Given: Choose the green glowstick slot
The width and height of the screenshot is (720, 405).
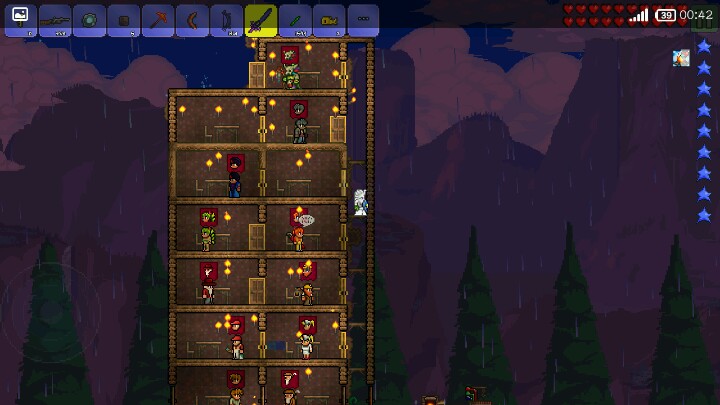Looking at the screenshot, I should pos(294,20).
